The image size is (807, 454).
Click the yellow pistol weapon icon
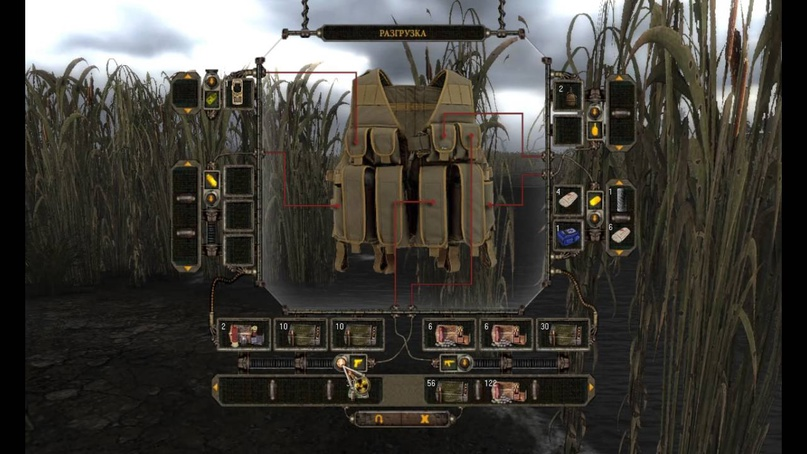click(x=357, y=362)
